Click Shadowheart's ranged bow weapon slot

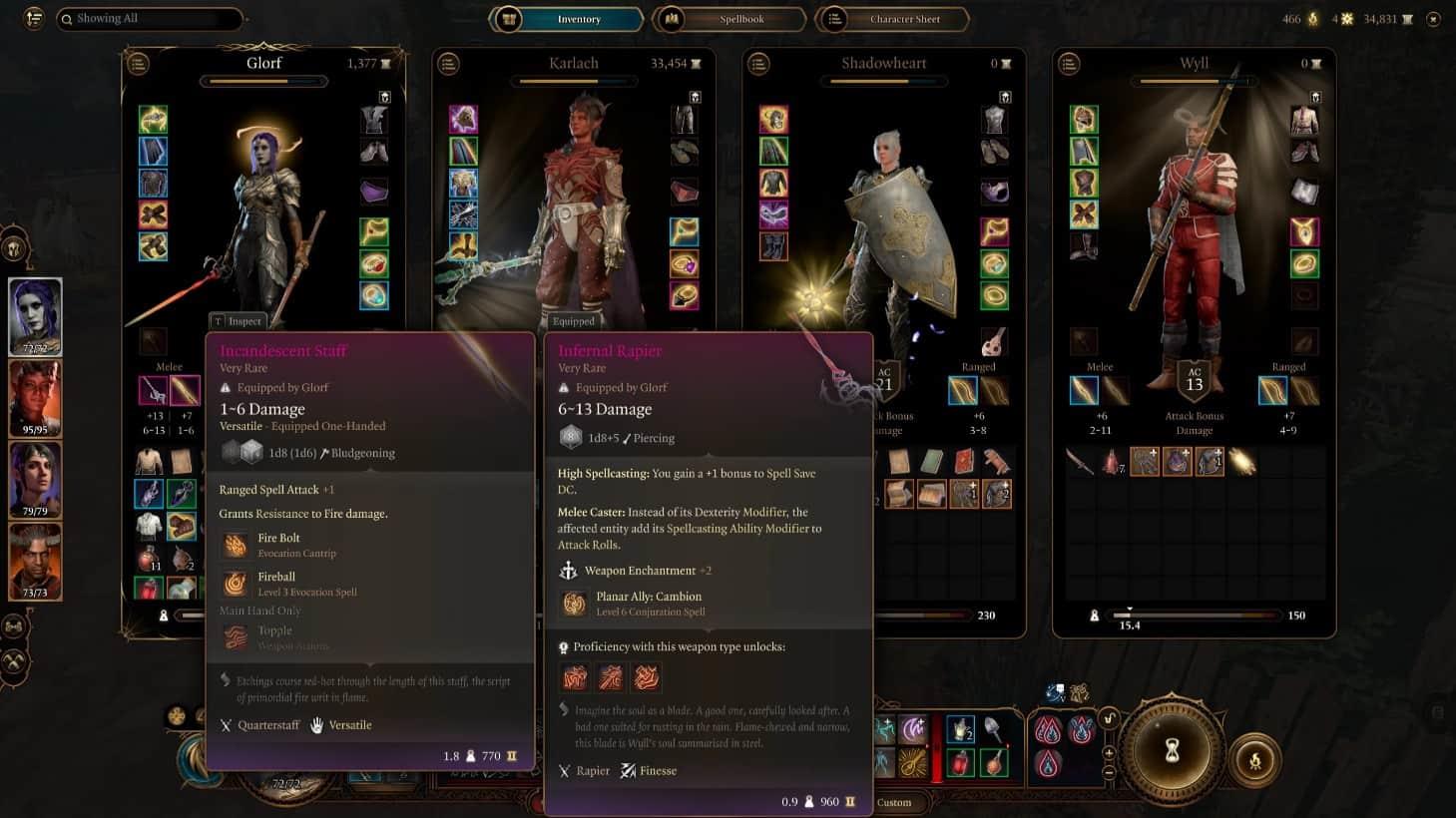[963, 390]
